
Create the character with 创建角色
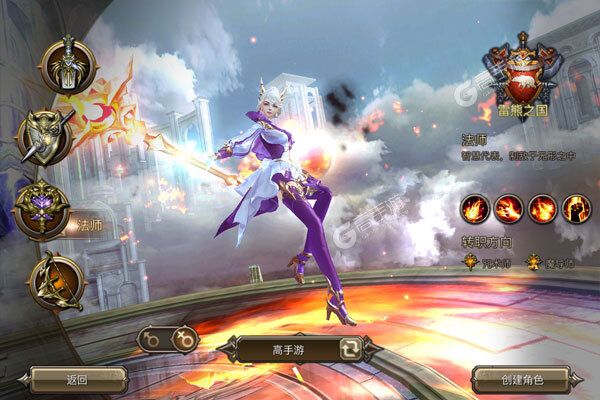[520, 379]
